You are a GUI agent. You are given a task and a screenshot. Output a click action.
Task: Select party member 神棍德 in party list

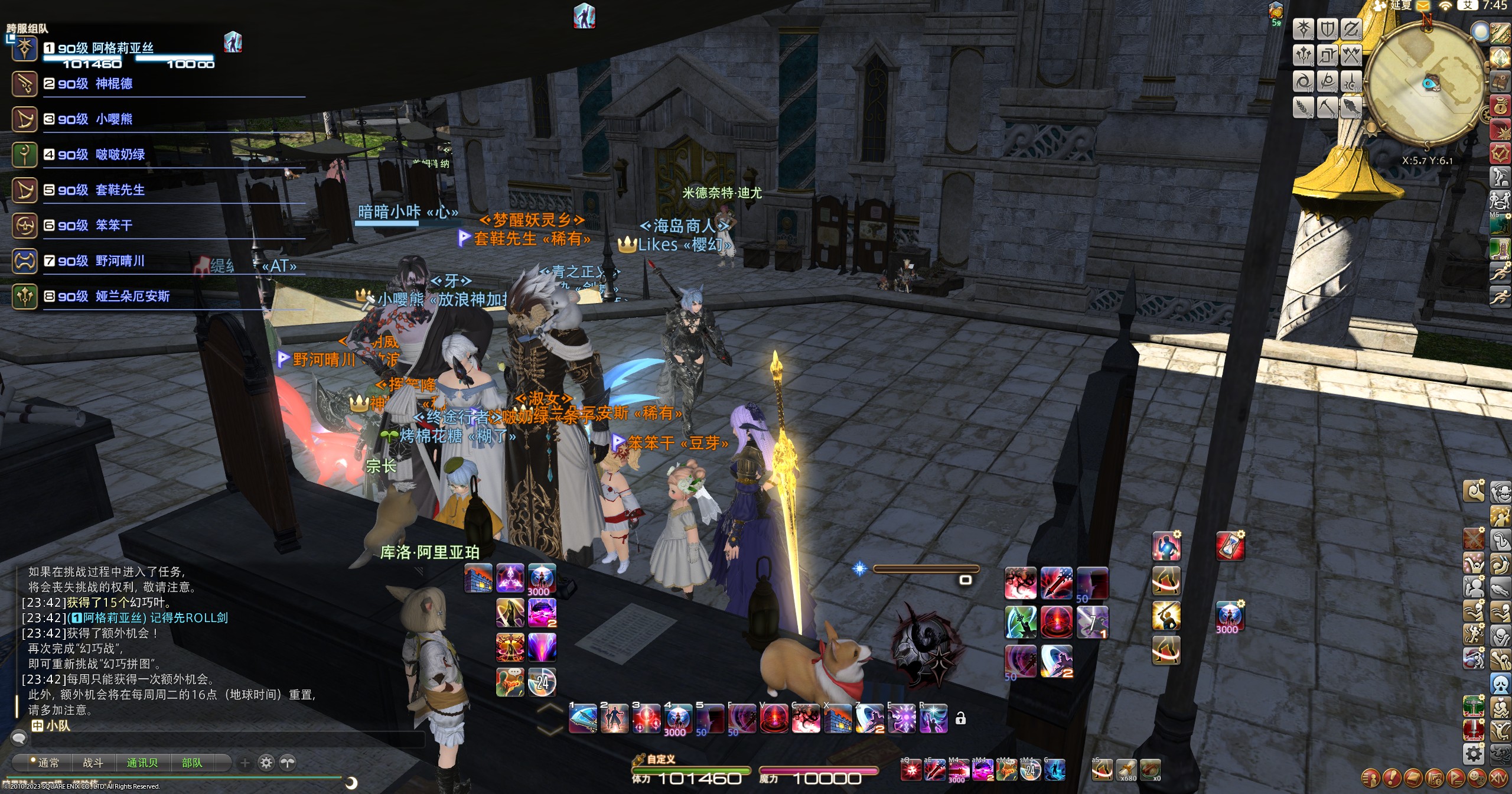pos(113,84)
